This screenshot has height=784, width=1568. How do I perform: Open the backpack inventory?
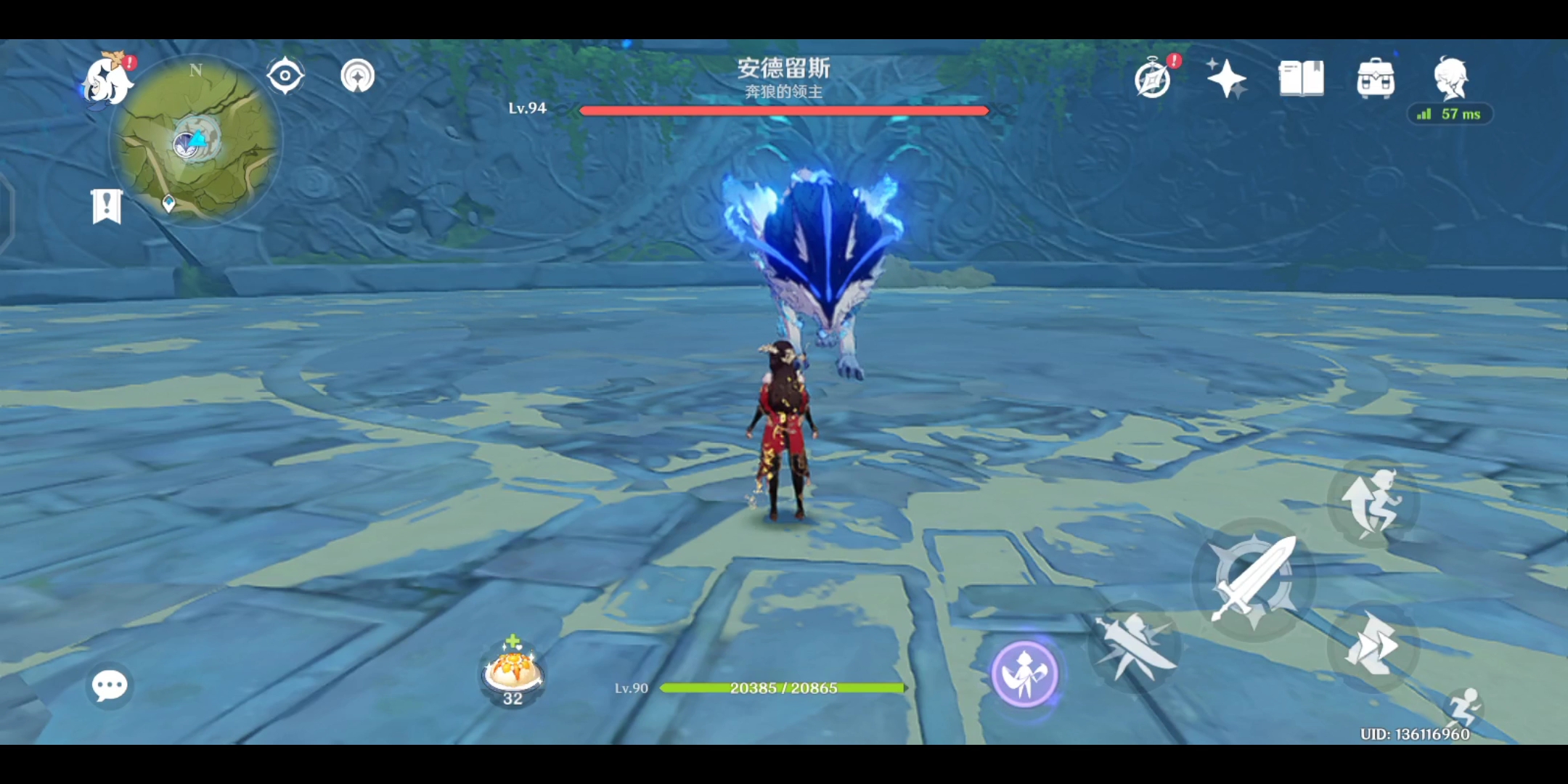(x=1376, y=78)
